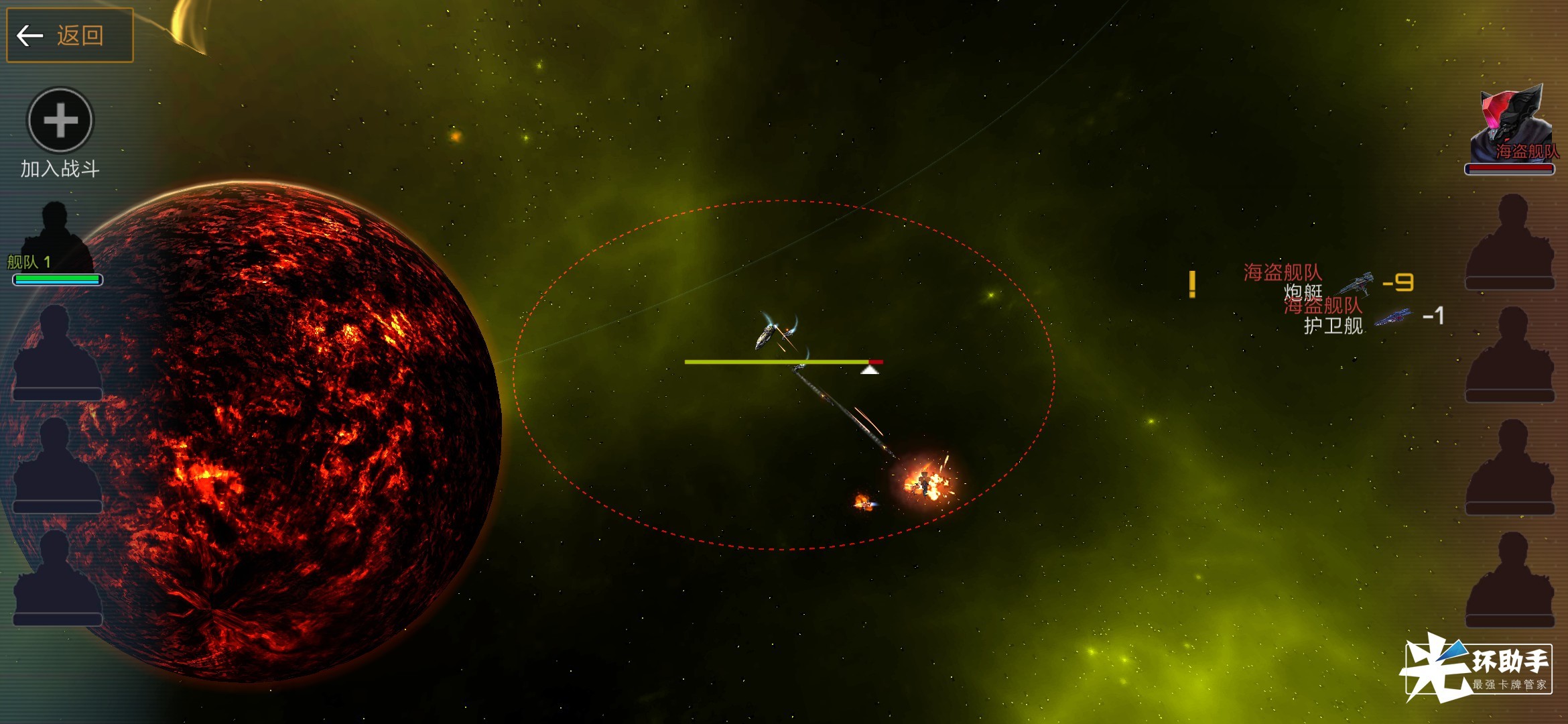The image size is (1568, 724).
Task: Tap the 加入战斗 plus button
Action: coord(60,121)
